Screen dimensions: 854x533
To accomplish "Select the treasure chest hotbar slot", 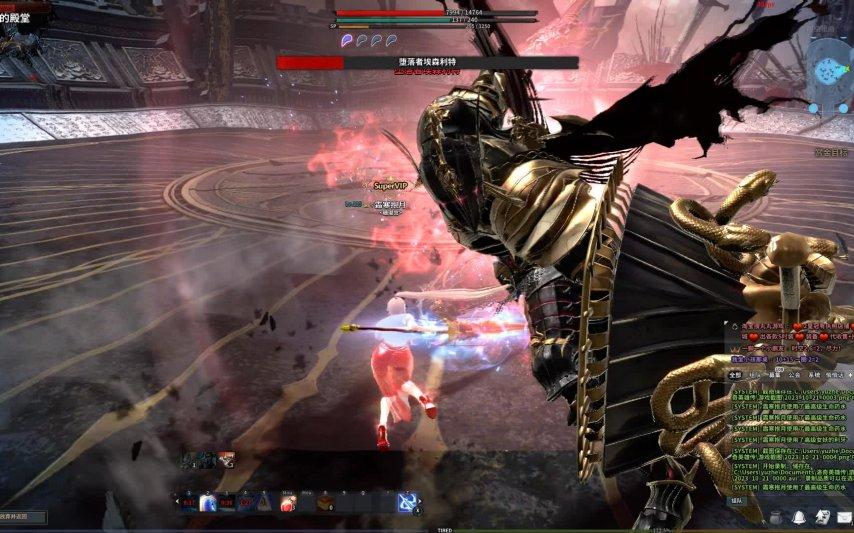I will click(325, 503).
